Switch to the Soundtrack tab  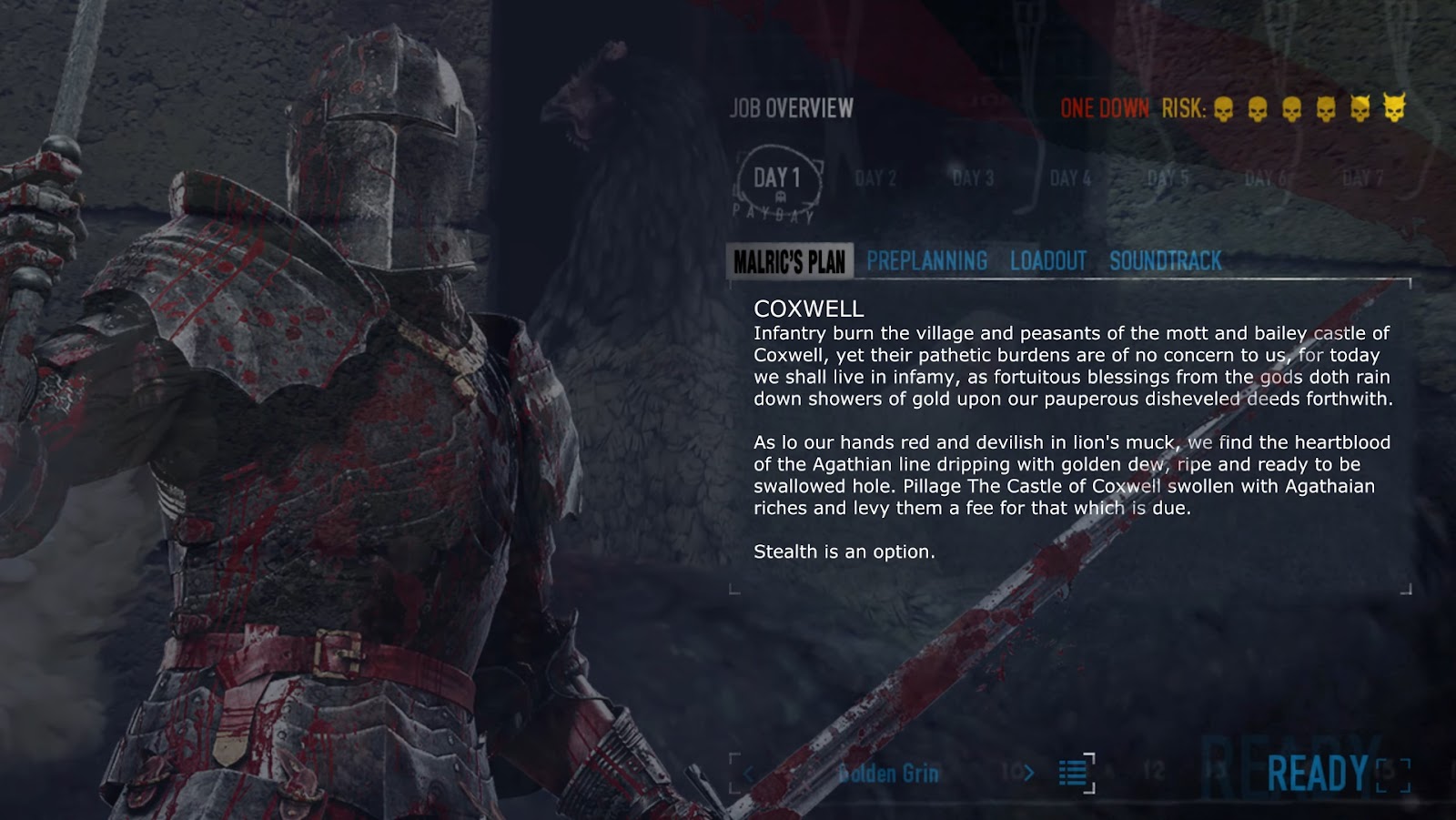(1165, 262)
